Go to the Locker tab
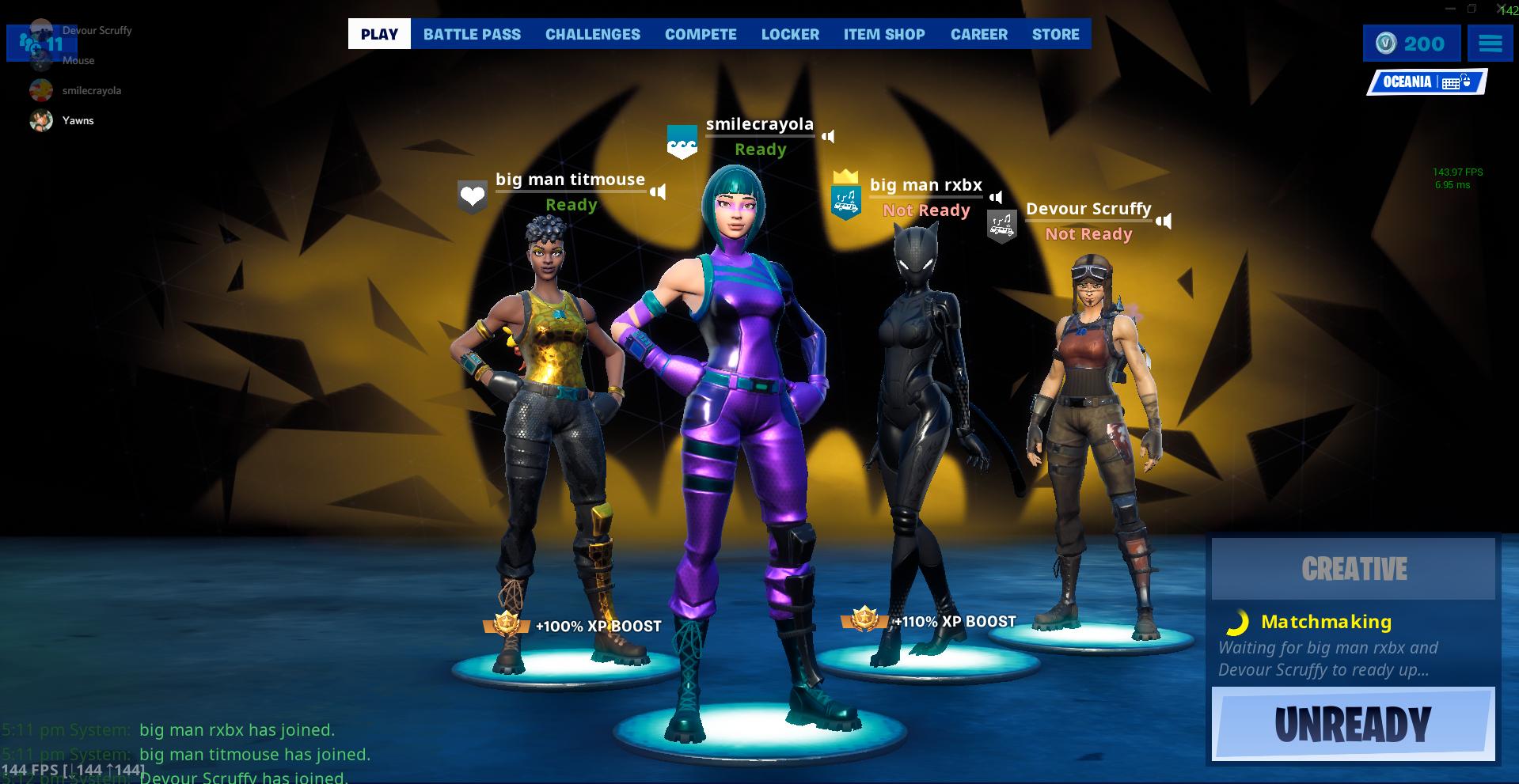The width and height of the screenshot is (1519, 784). (790, 34)
